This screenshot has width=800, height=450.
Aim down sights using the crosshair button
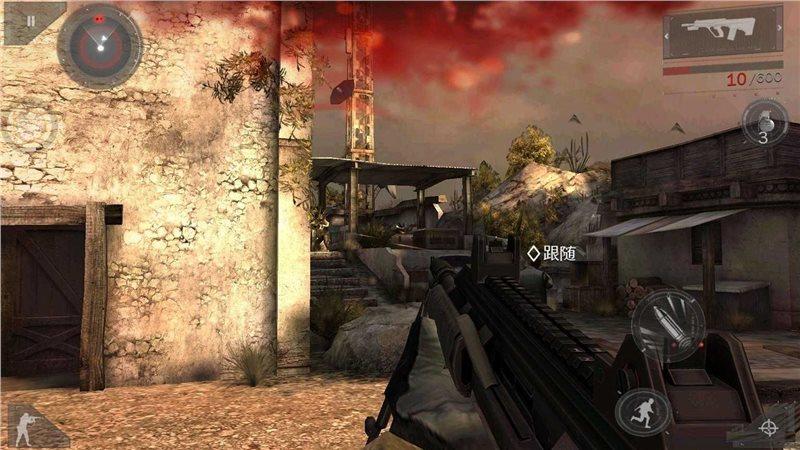coord(768,427)
